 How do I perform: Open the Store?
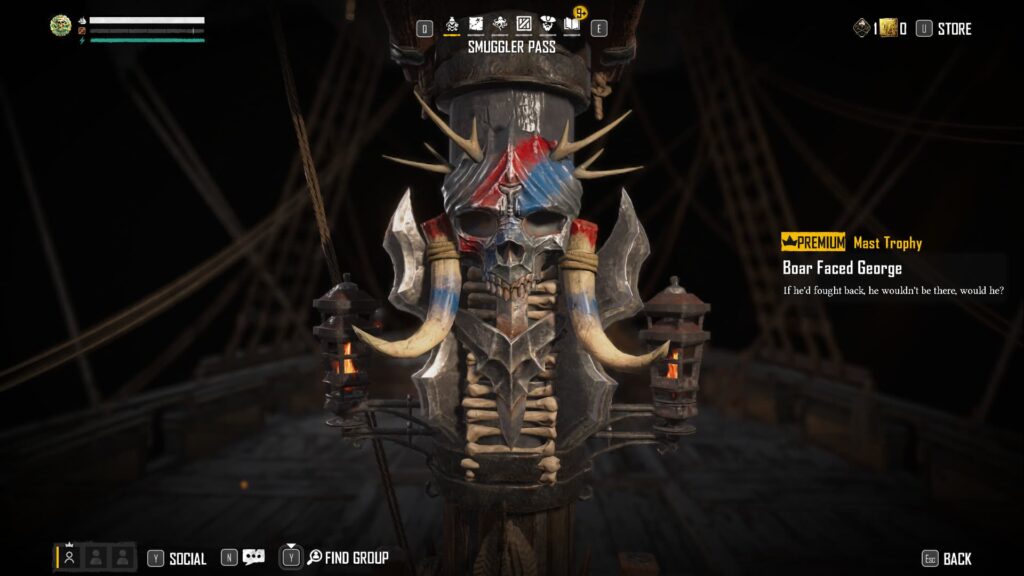click(954, 29)
